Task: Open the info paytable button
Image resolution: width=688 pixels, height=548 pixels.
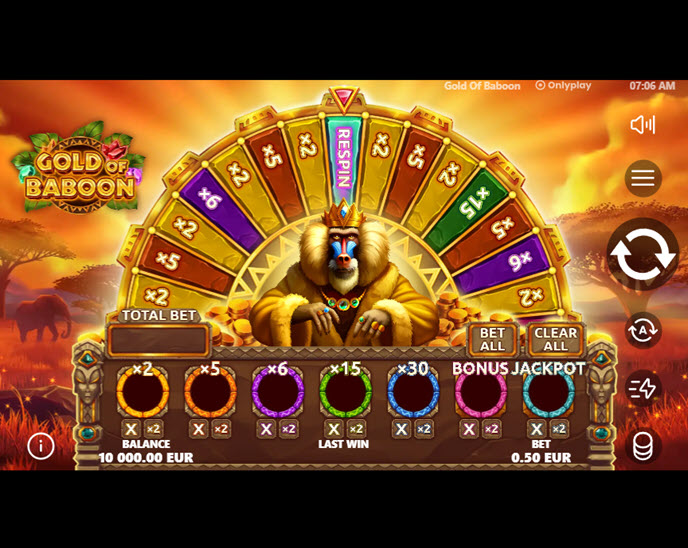Action: coord(41,446)
